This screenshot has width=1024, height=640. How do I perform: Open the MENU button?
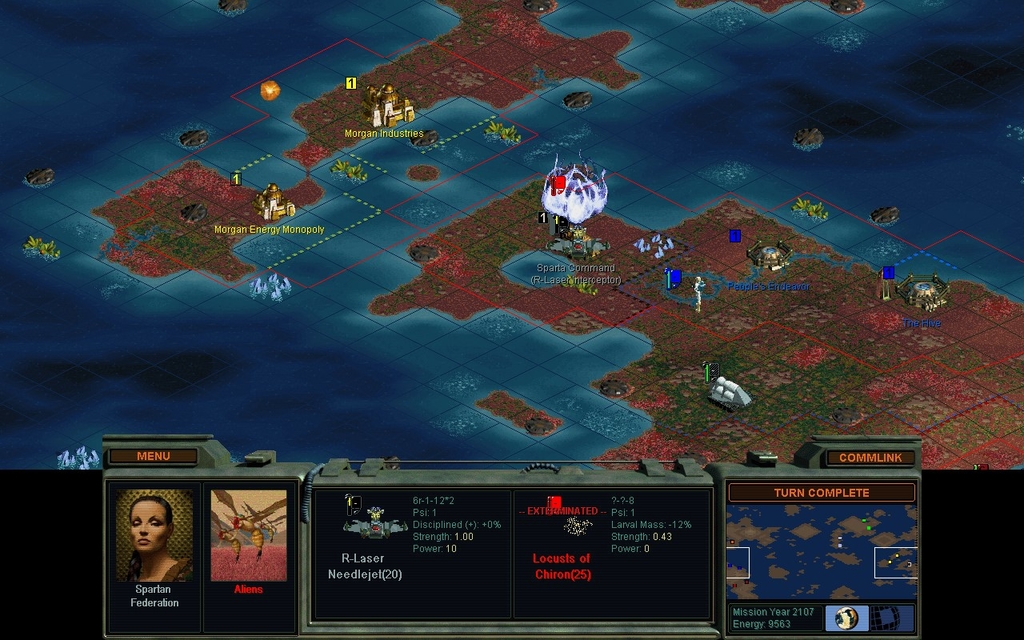pyautogui.click(x=153, y=456)
